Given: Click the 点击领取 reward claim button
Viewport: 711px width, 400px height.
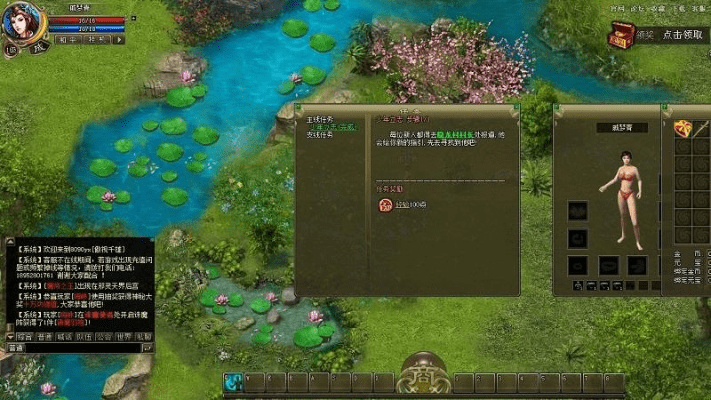Looking at the screenshot, I should (682, 35).
